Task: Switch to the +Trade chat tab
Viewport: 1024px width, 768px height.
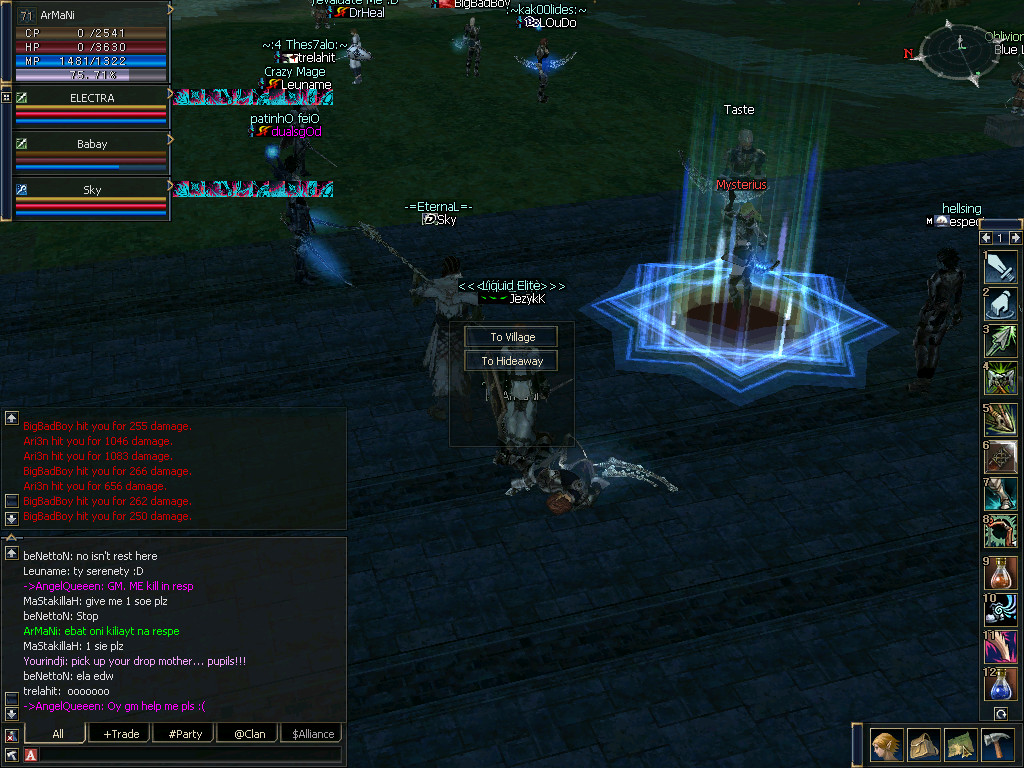Action: point(121,733)
